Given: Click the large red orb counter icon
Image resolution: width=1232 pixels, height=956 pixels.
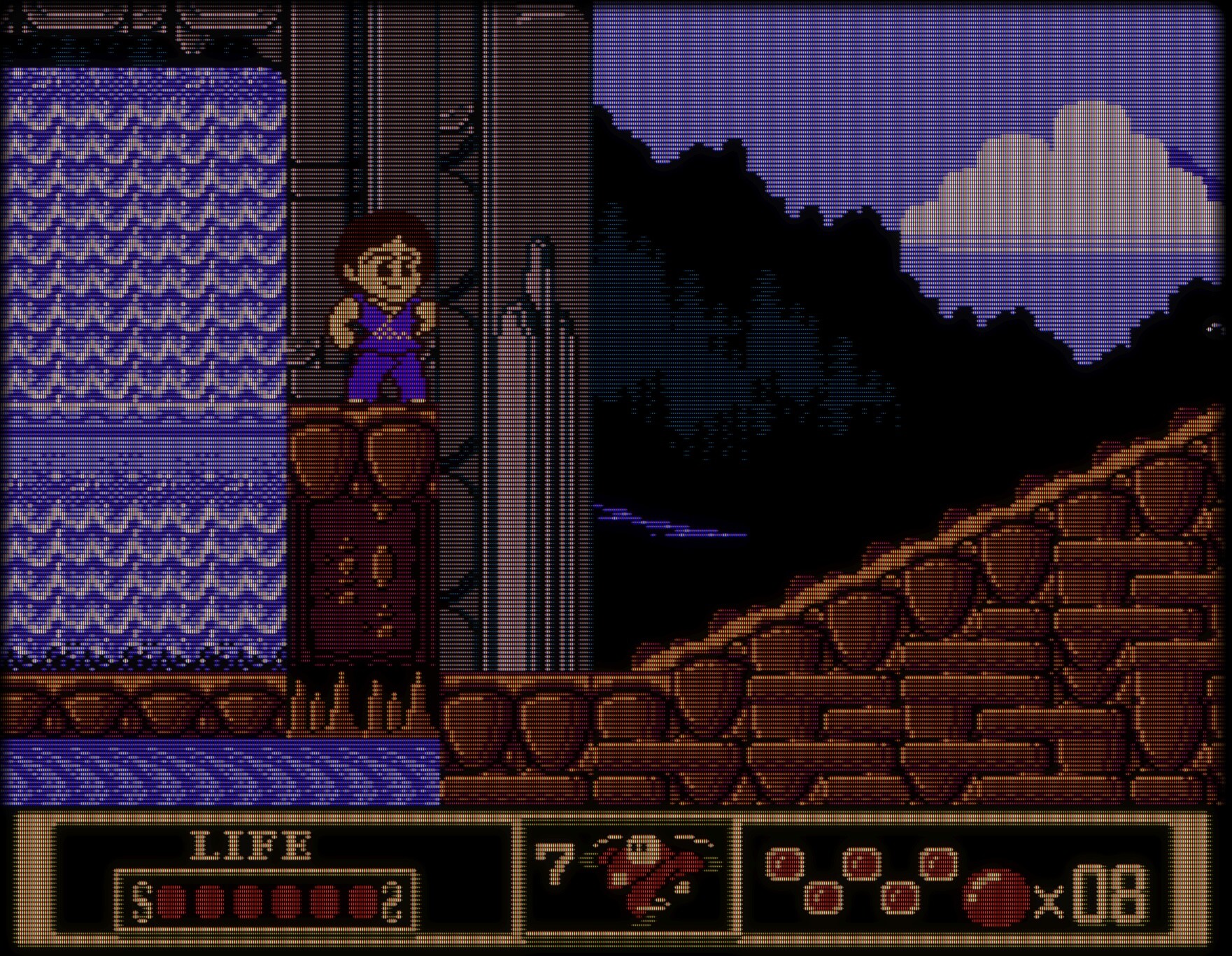Looking at the screenshot, I should [x=996, y=897].
